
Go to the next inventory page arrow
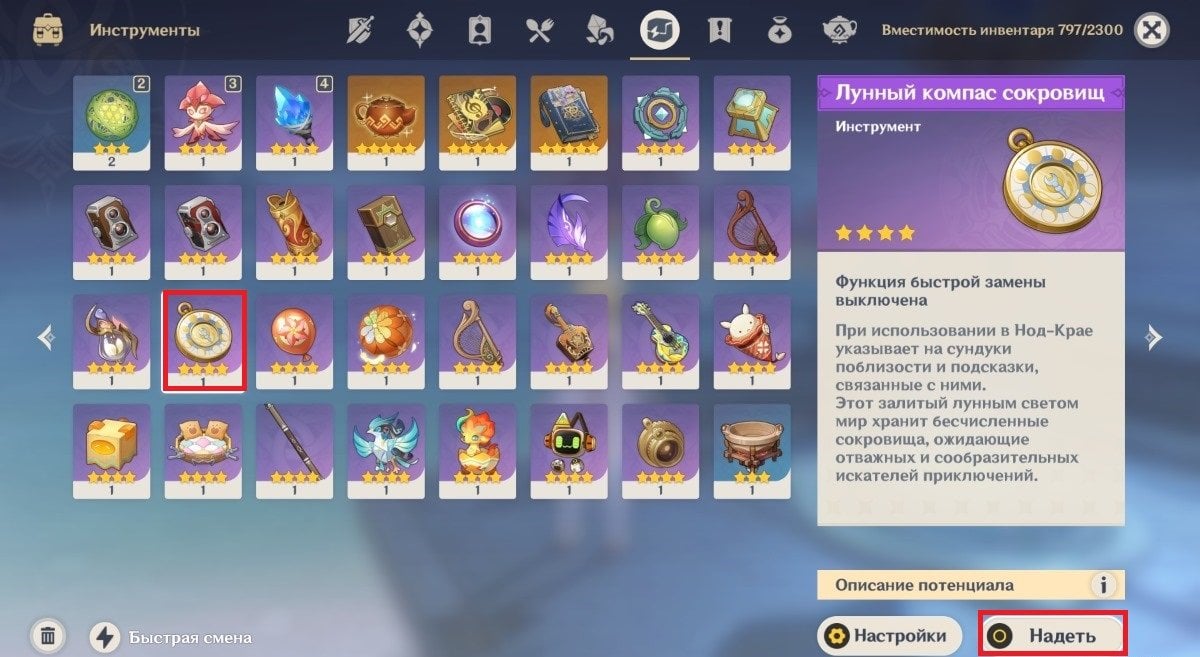(x=1154, y=338)
